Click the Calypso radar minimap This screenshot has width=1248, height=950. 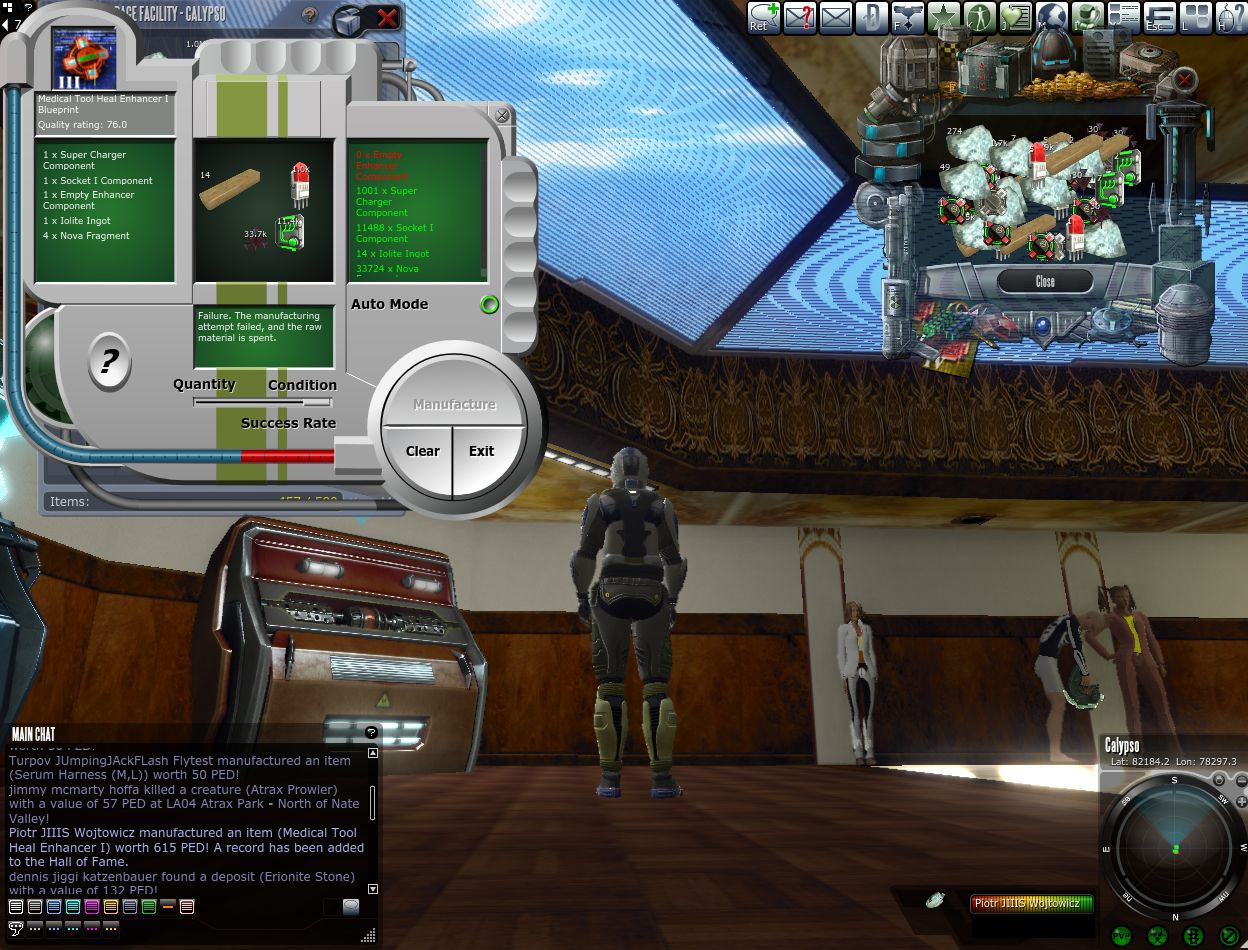click(1174, 849)
